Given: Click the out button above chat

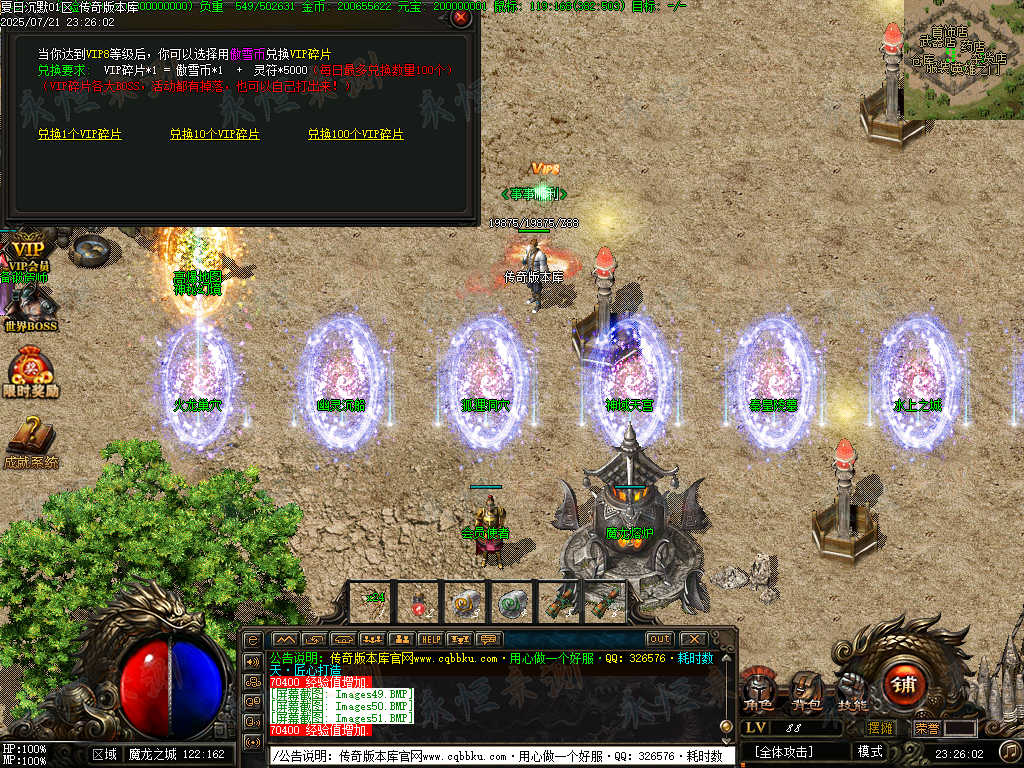Looking at the screenshot, I should tap(659, 639).
